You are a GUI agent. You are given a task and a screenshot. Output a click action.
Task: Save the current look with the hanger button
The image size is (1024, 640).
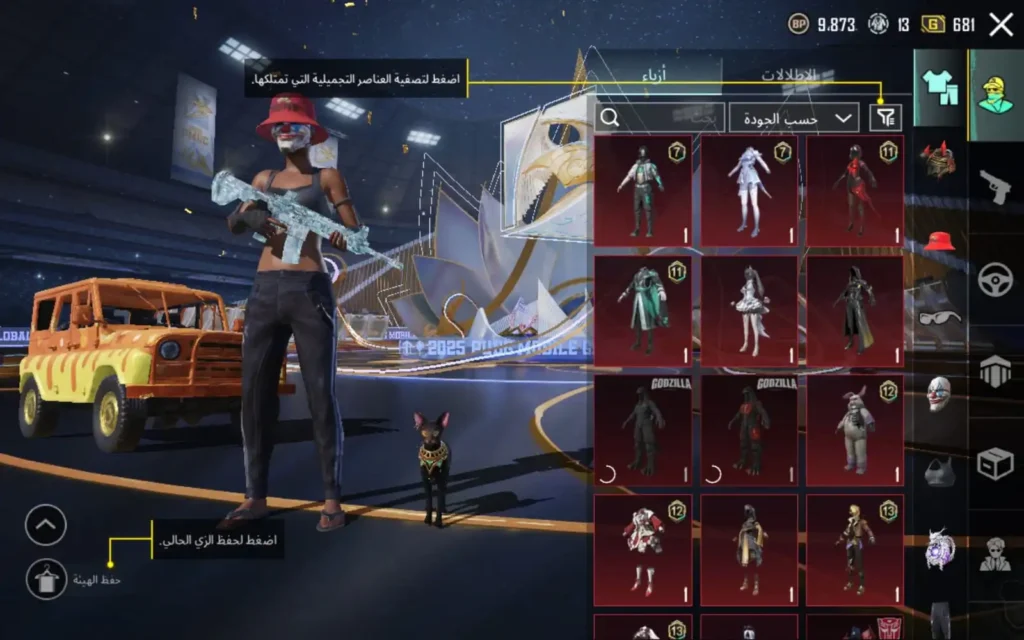46,579
